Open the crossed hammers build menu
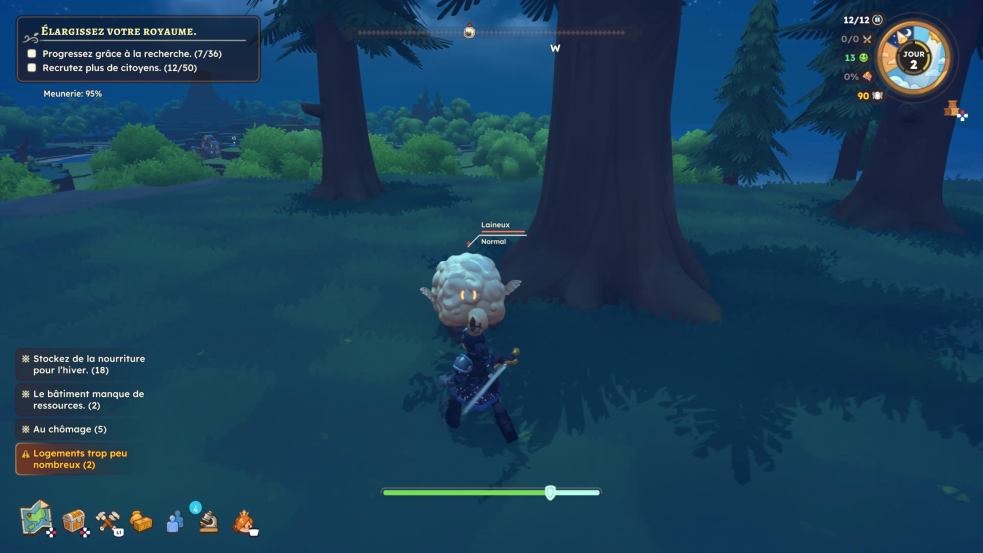Screen dimensions: 983x553 pos(108,521)
